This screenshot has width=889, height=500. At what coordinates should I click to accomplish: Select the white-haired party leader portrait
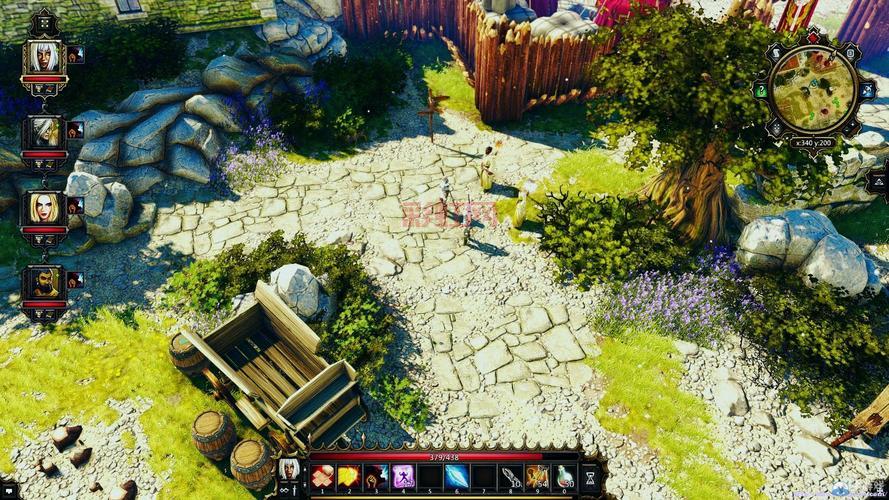point(43,56)
